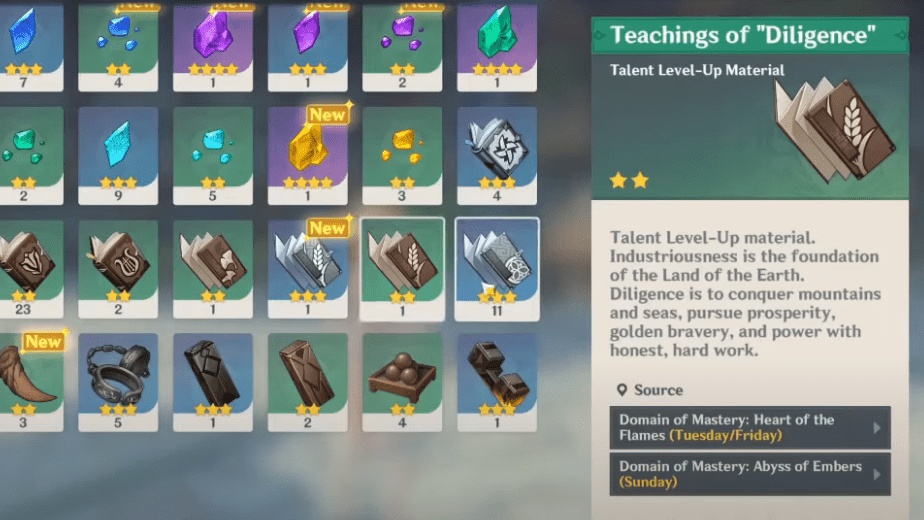924x520 pixels.
Task: Select the silver pinwheel-emblem book stack of 4
Action: (x=497, y=154)
